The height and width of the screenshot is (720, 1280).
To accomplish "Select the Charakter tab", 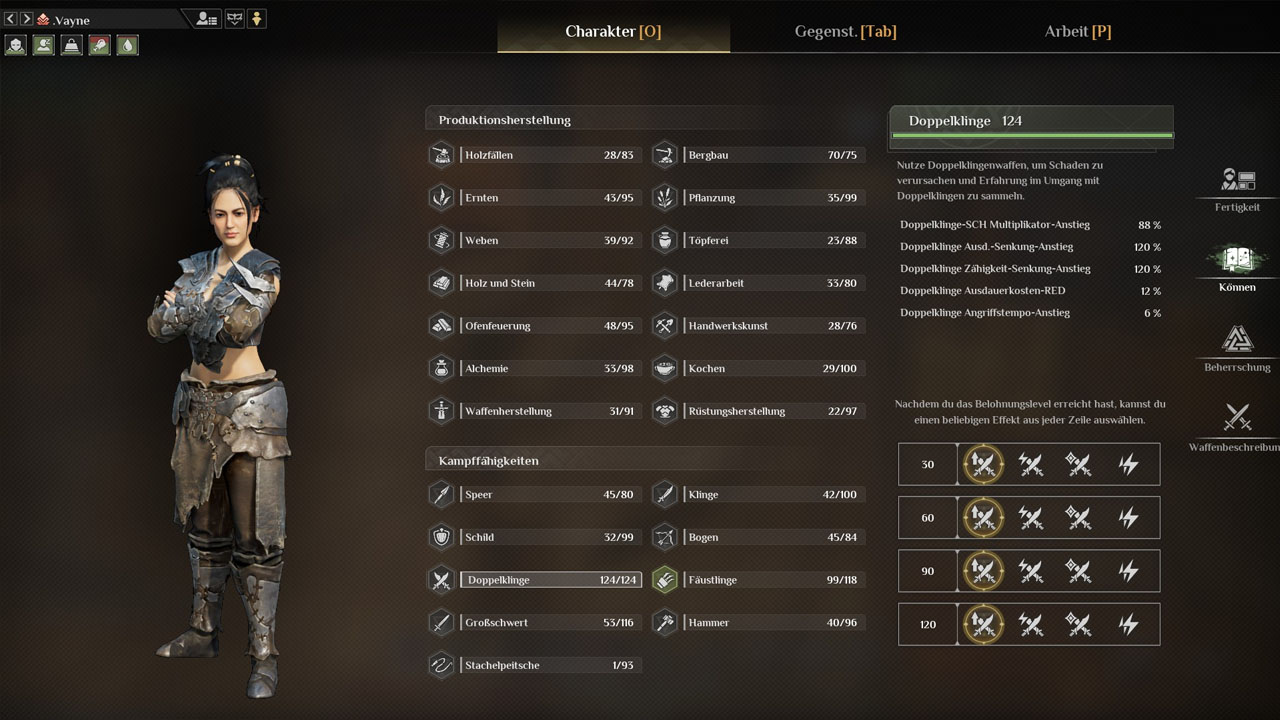I will coord(613,31).
